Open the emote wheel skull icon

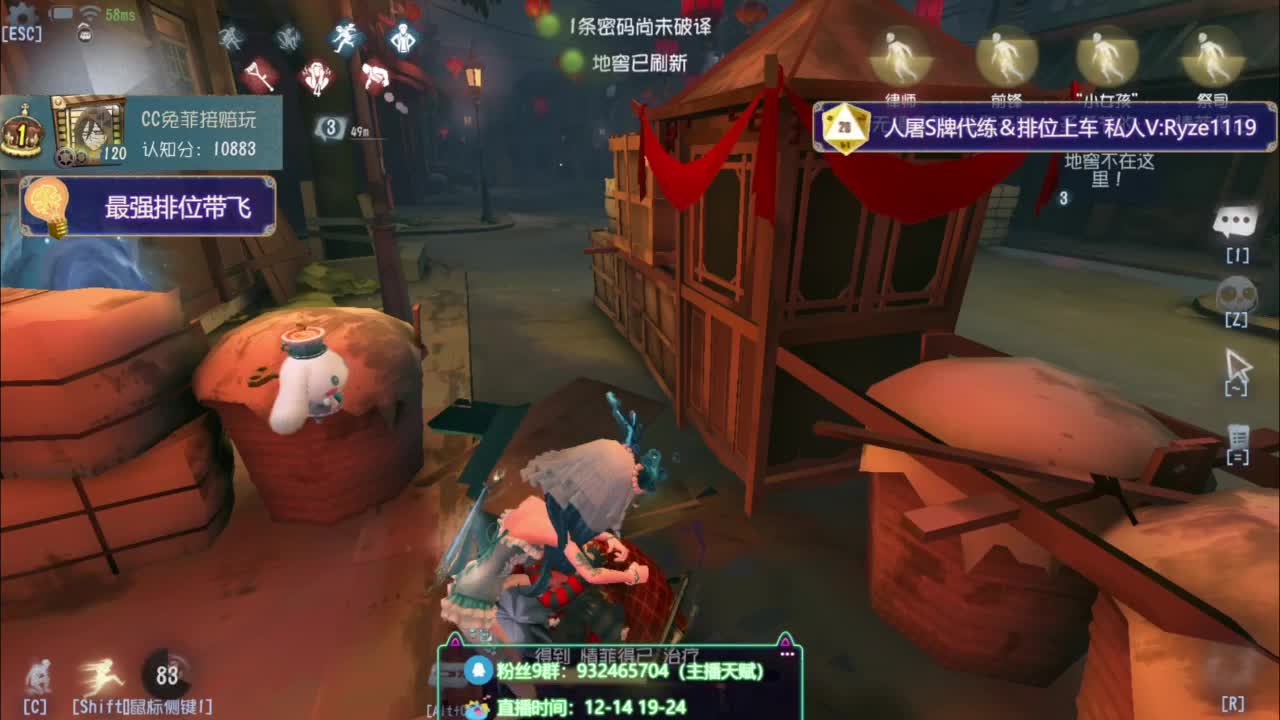pos(1237,292)
